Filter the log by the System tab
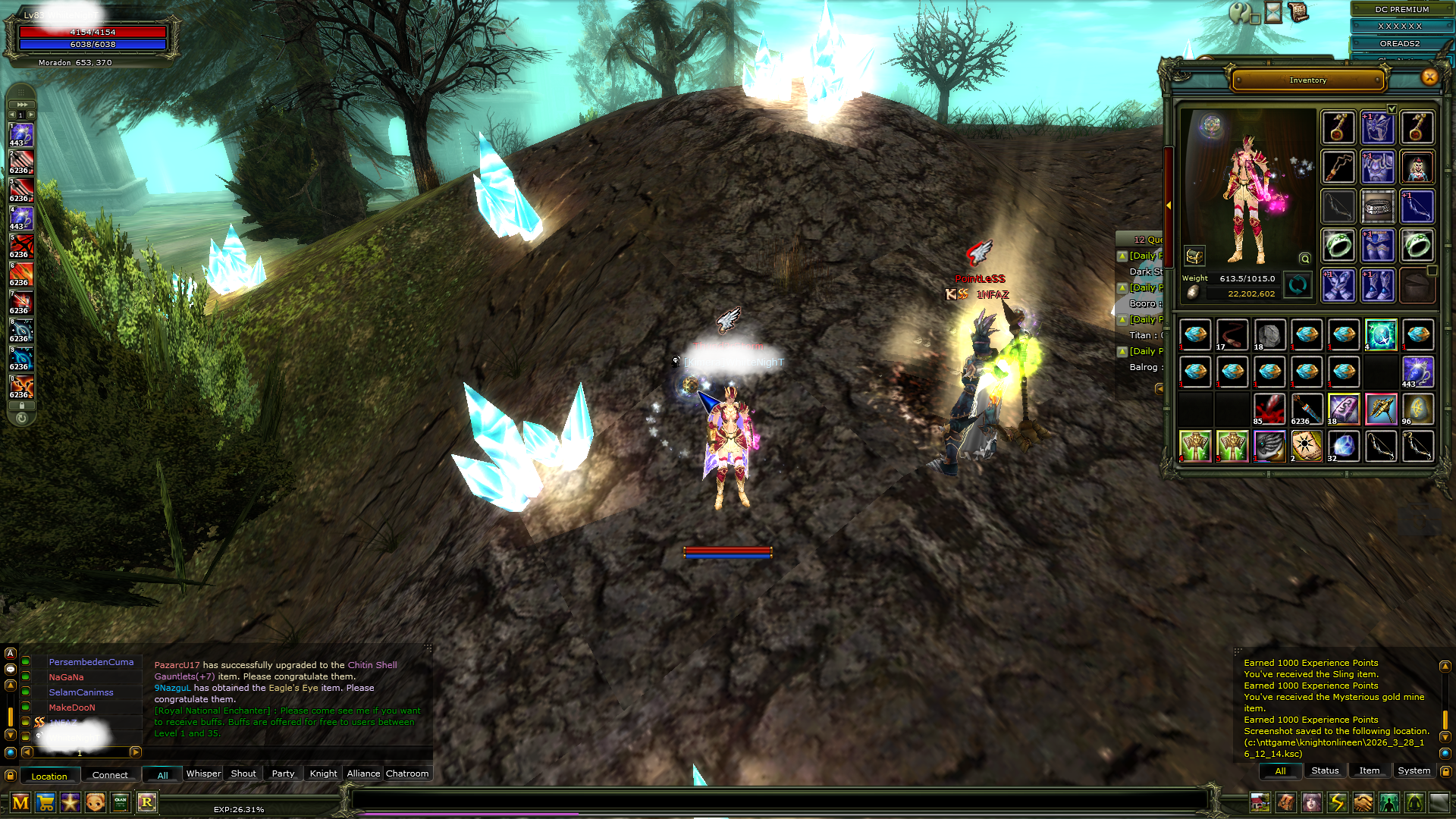 click(x=1414, y=770)
